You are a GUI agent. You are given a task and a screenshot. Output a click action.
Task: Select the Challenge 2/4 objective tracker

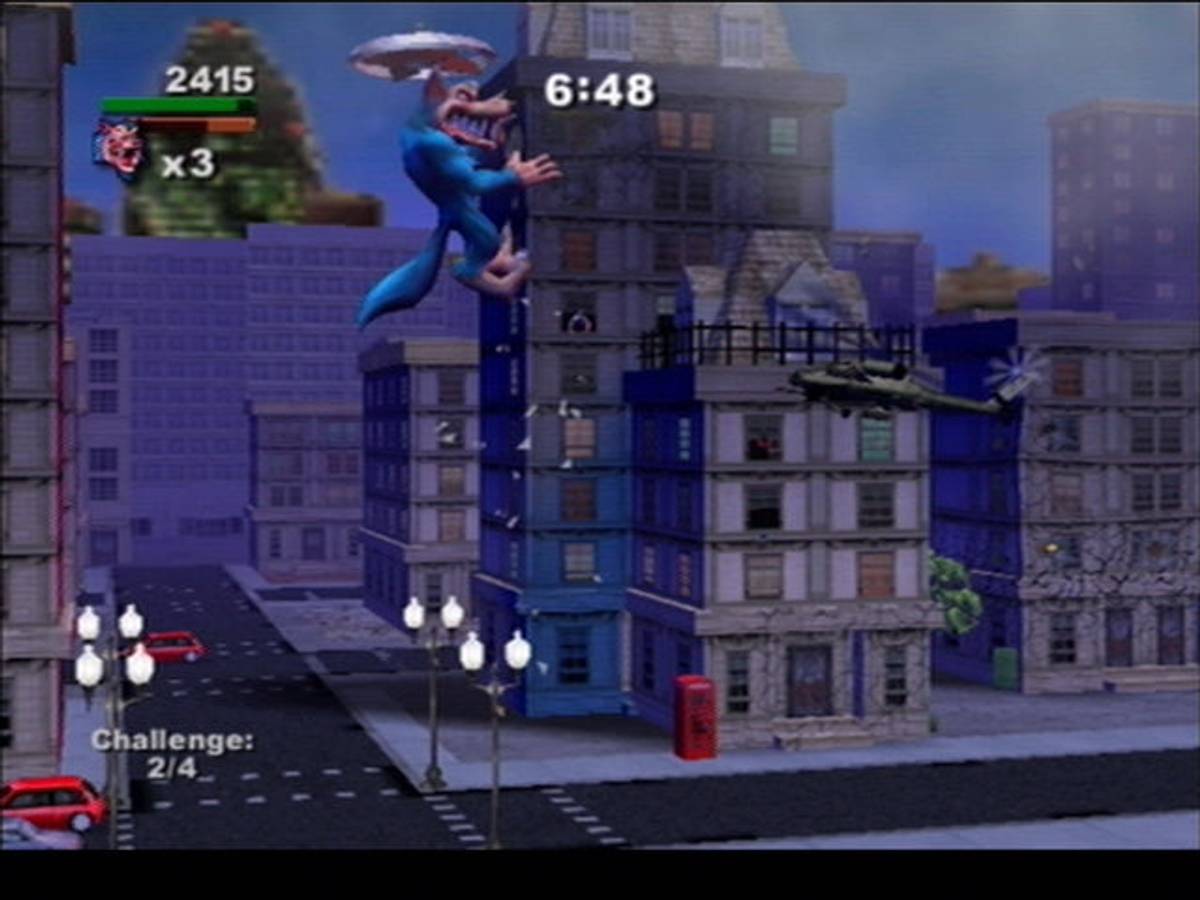172,754
